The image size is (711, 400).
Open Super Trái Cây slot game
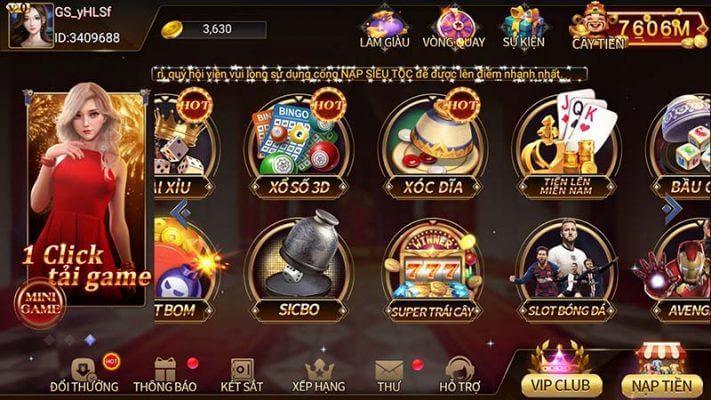point(430,270)
